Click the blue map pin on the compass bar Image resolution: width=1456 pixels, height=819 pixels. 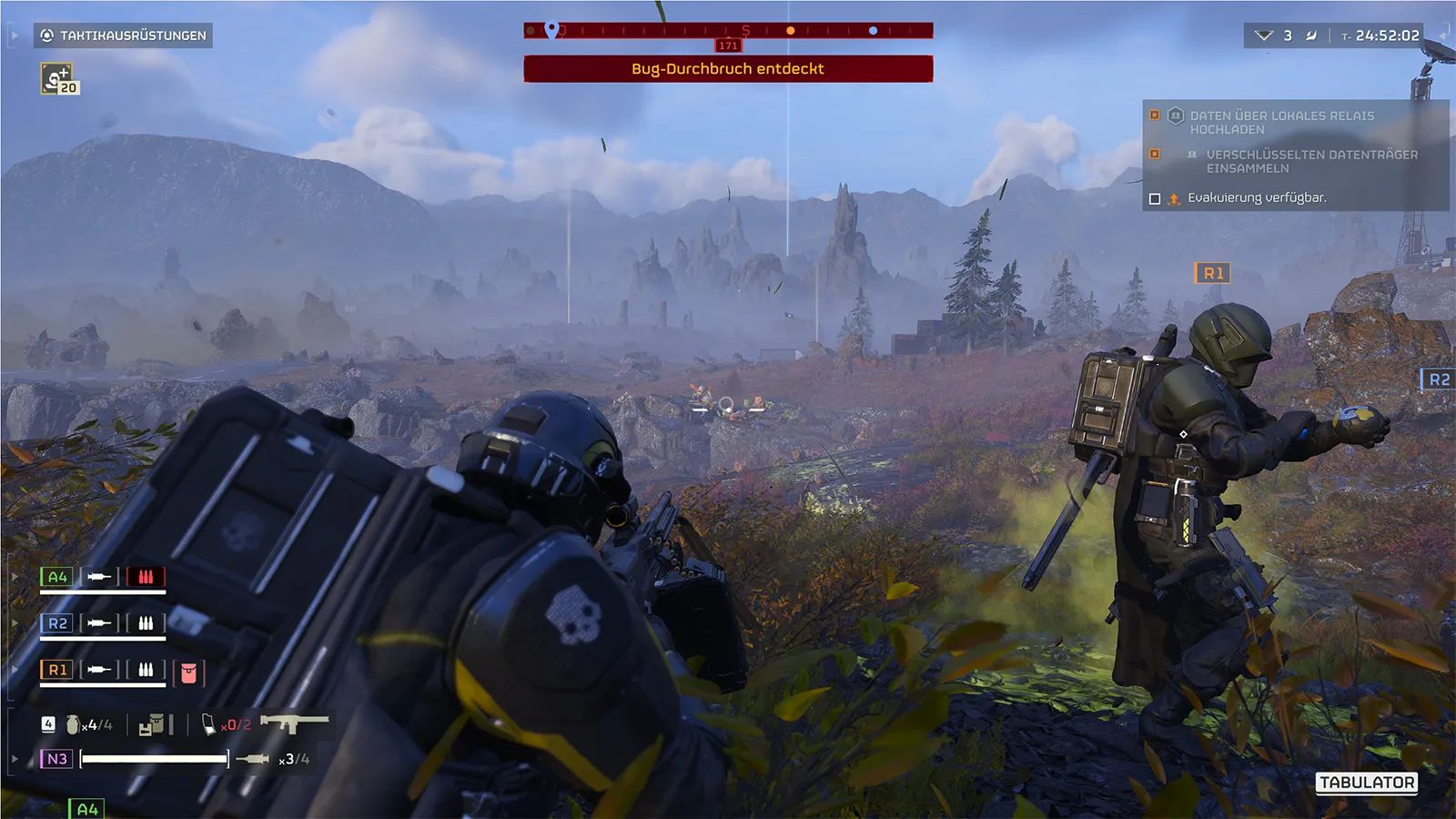pyautogui.click(x=550, y=28)
